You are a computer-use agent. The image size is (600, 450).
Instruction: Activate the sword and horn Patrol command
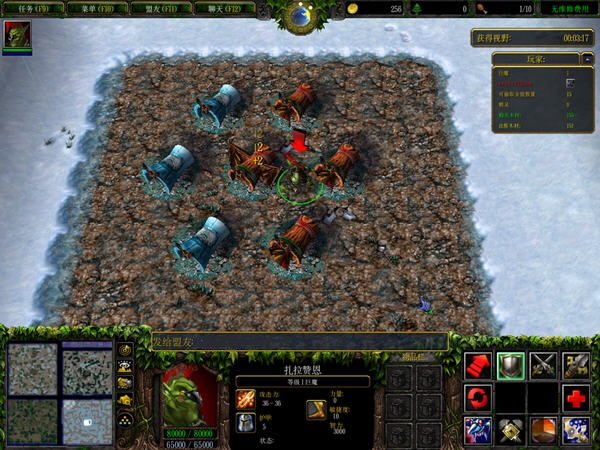click(575, 365)
